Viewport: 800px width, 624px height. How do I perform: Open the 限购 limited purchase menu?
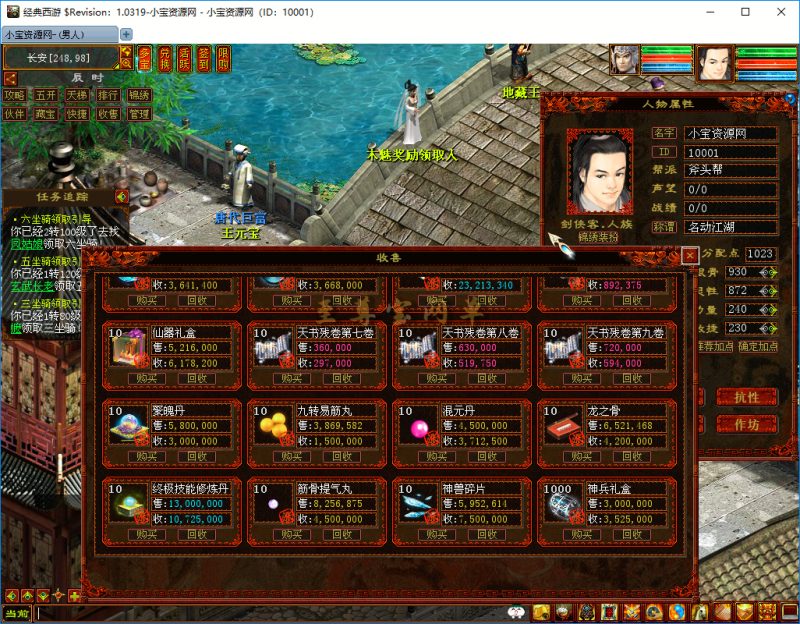coord(223,59)
